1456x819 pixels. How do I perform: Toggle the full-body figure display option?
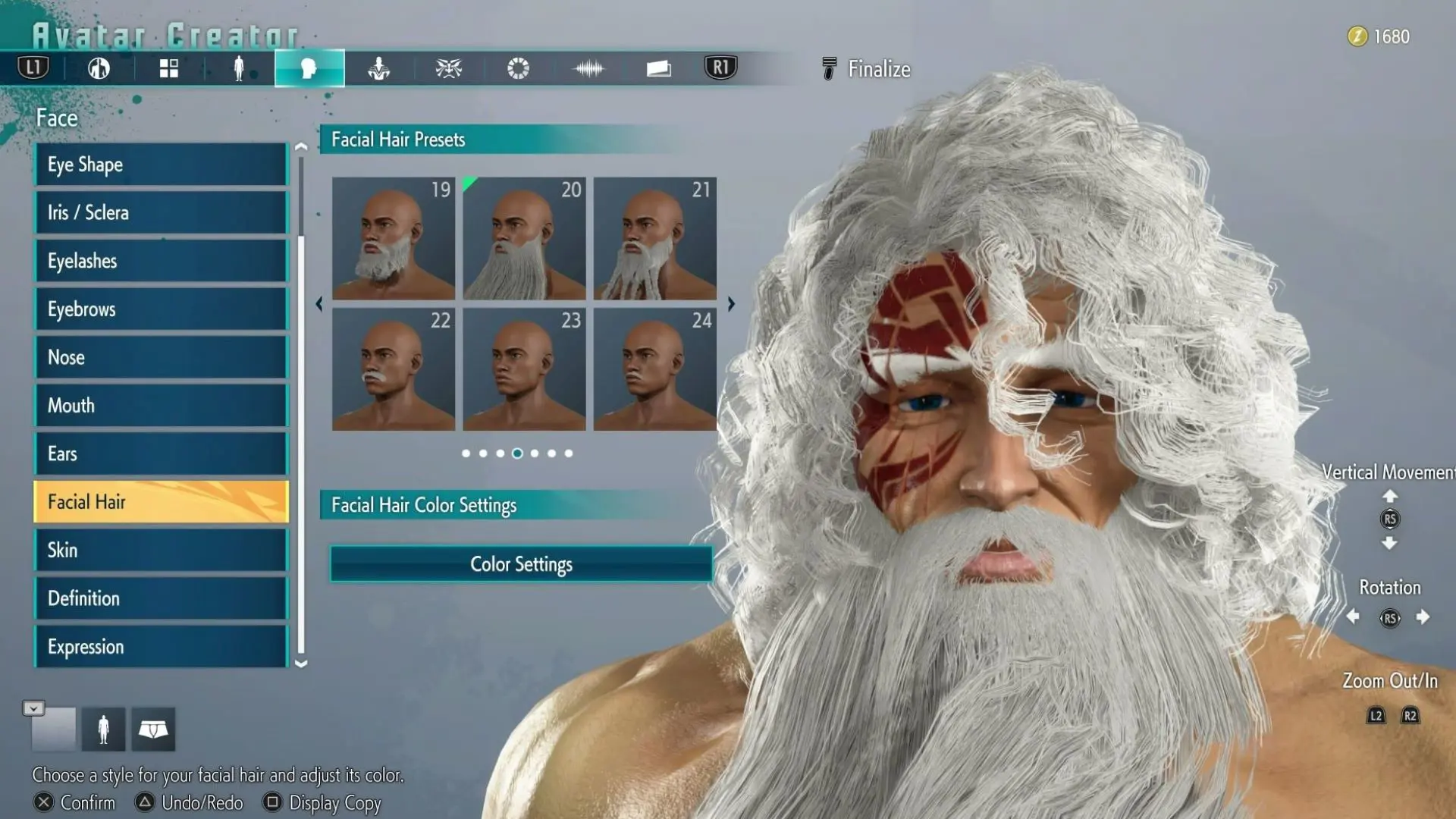pos(103,729)
